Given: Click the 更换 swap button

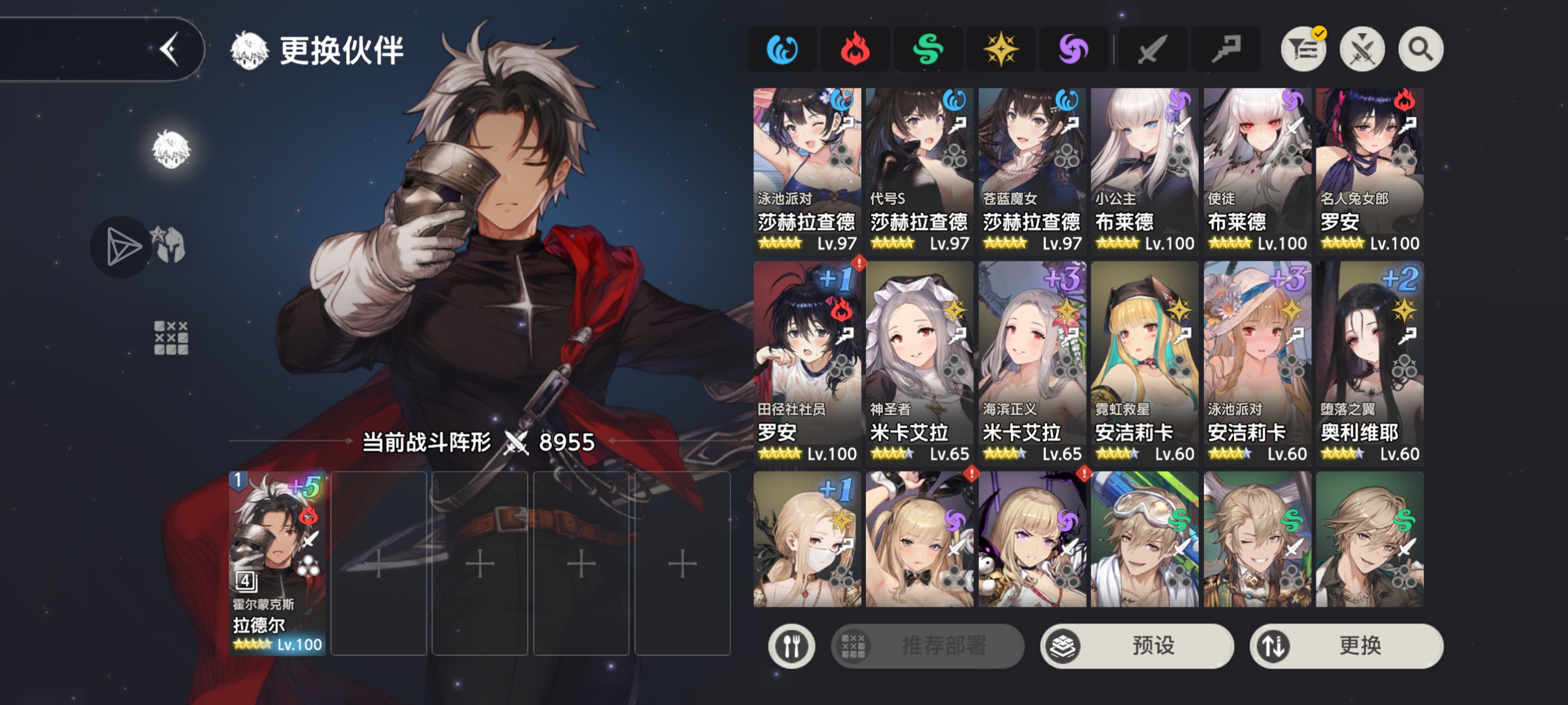Looking at the screenshot, I should point(1346,646).
